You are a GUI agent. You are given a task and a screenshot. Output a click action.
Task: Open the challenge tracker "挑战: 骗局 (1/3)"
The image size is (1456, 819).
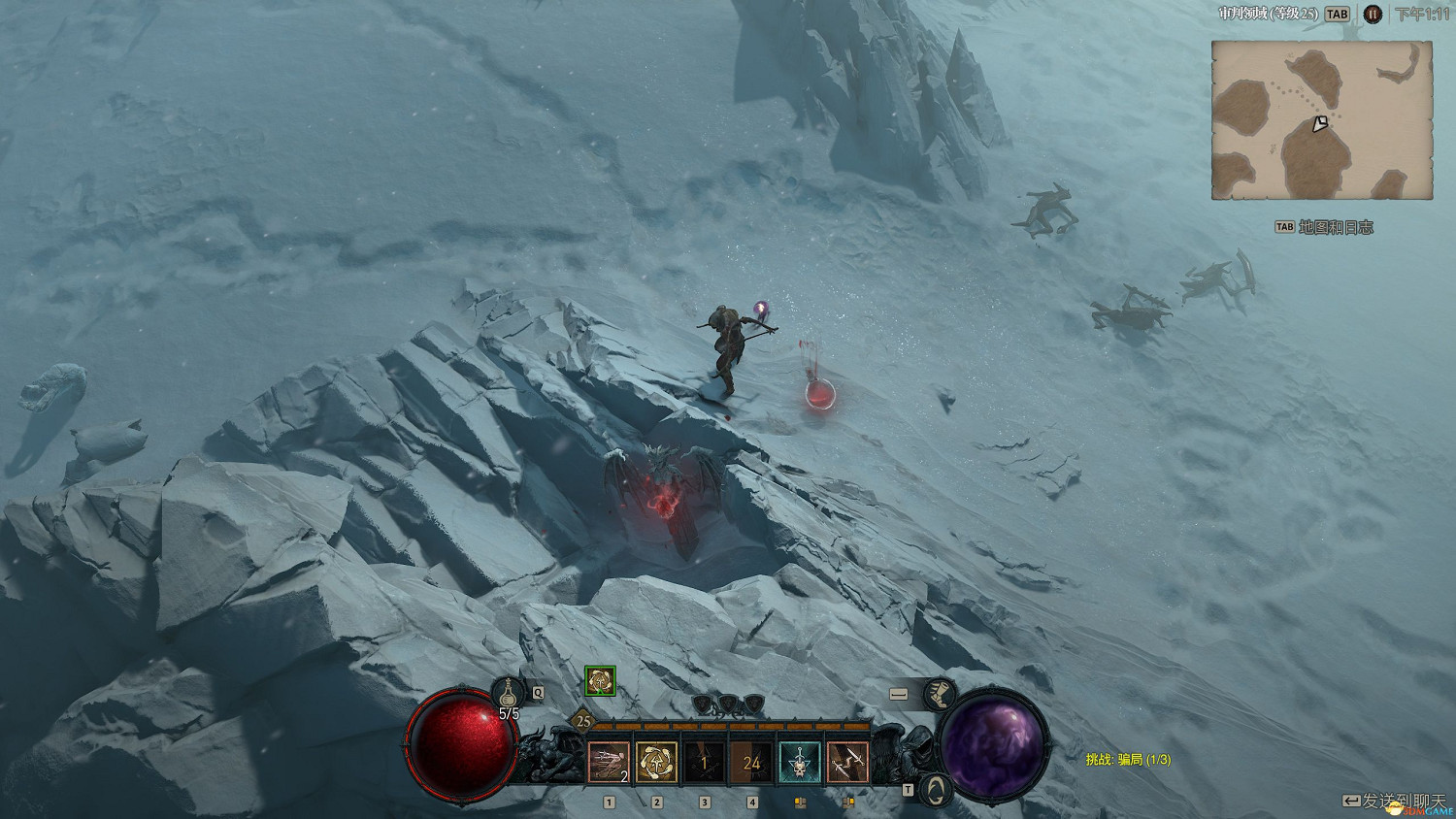click(x=1128, y=759)
